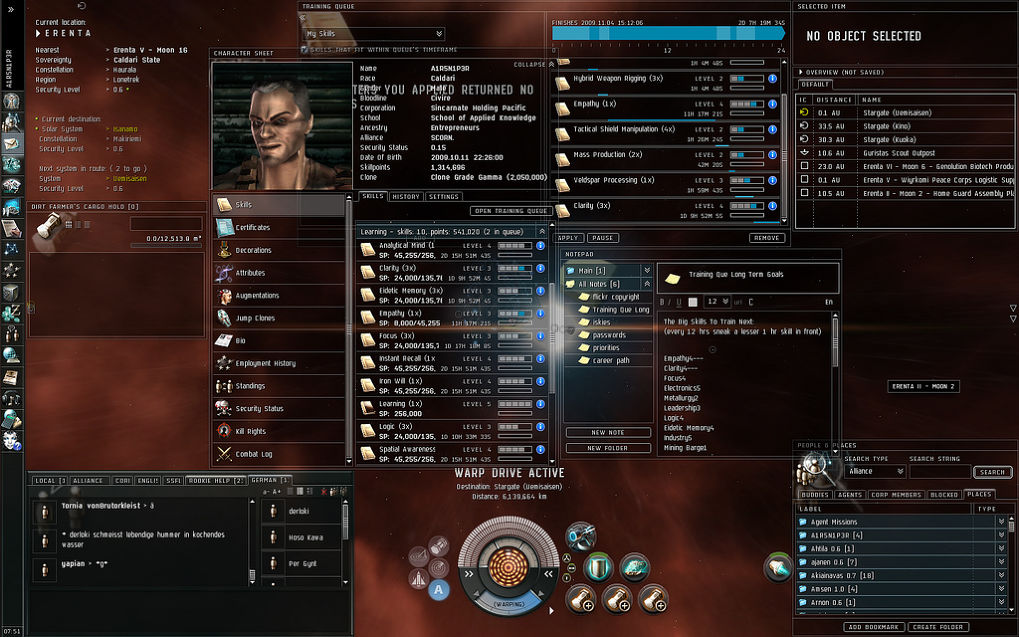Add a new bookmark
The image size is (1019, 637).
874,627
